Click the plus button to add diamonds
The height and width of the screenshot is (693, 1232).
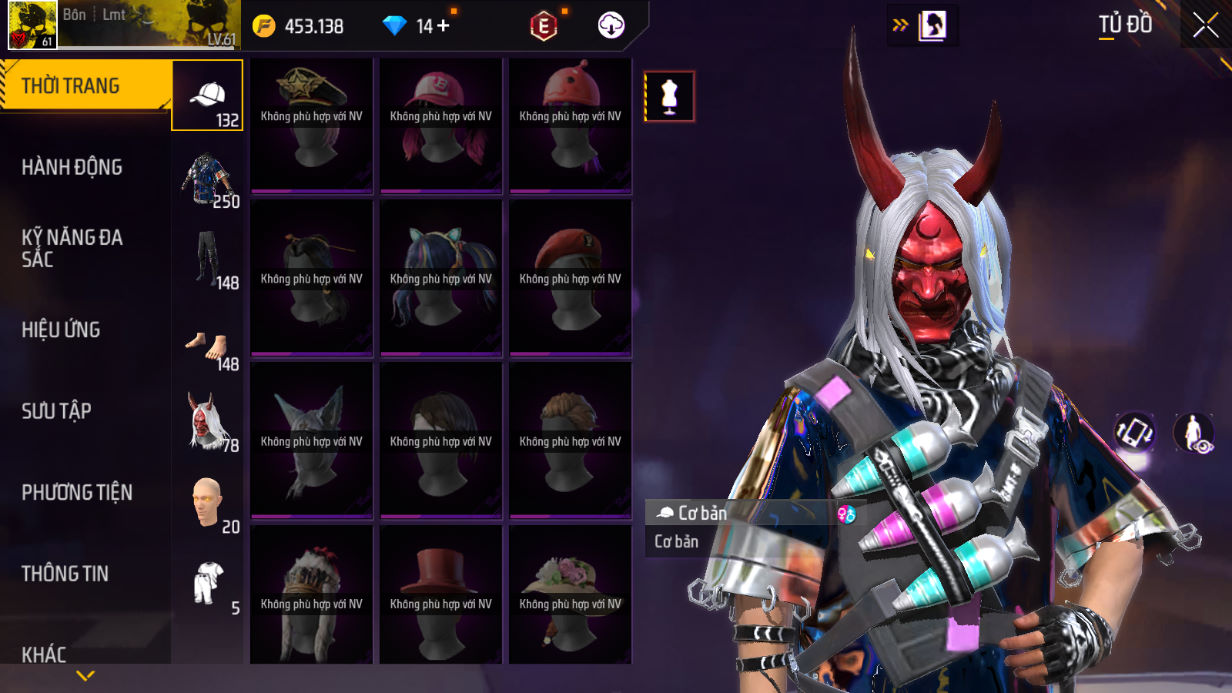[443, 26]
